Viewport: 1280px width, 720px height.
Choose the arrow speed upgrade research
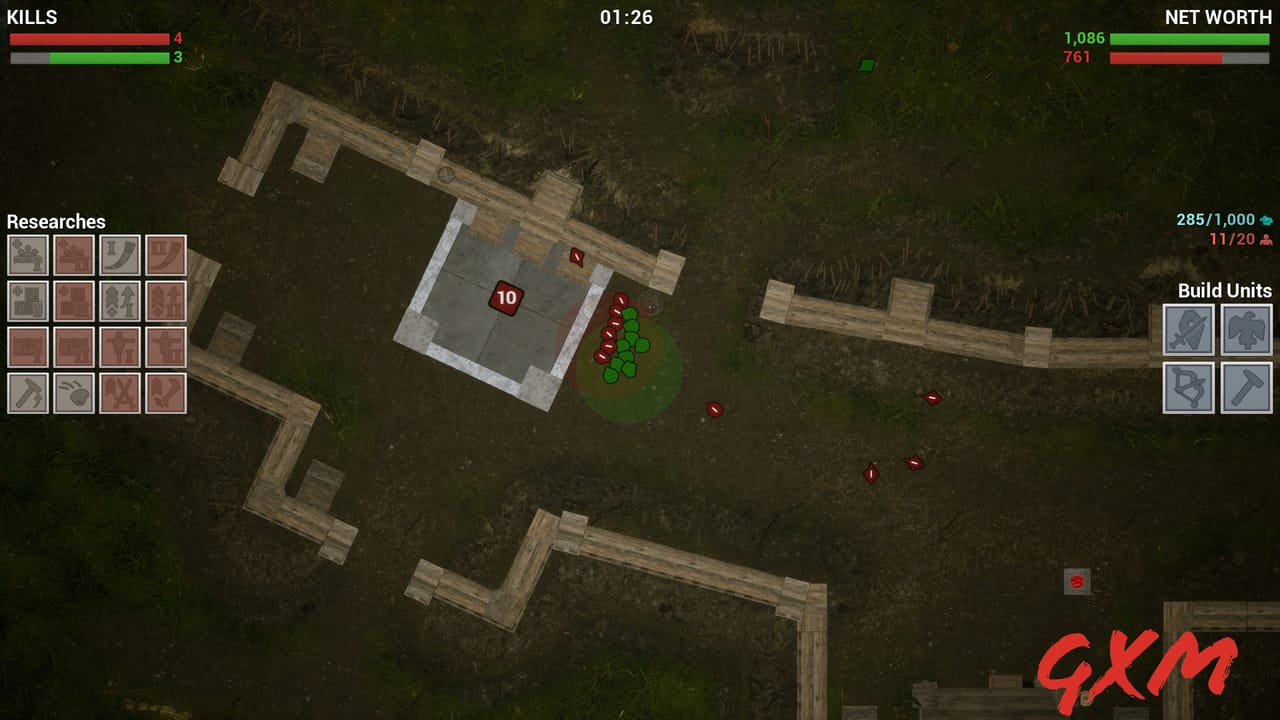(121, 301)
